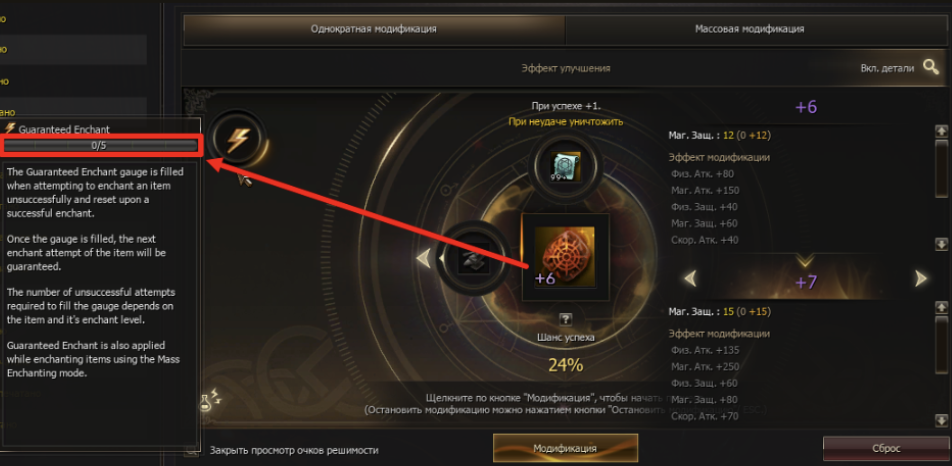Start enchanting with the Модификация button
952x466 pixels.
click(565, 449)
